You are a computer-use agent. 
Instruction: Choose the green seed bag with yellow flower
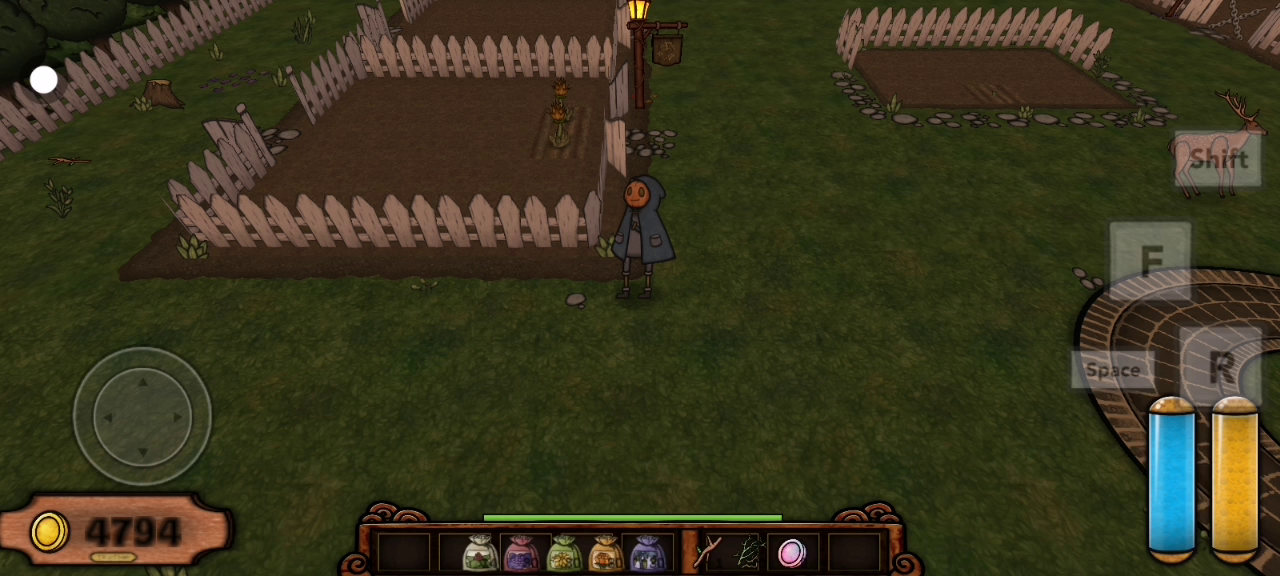pos(564,552)
